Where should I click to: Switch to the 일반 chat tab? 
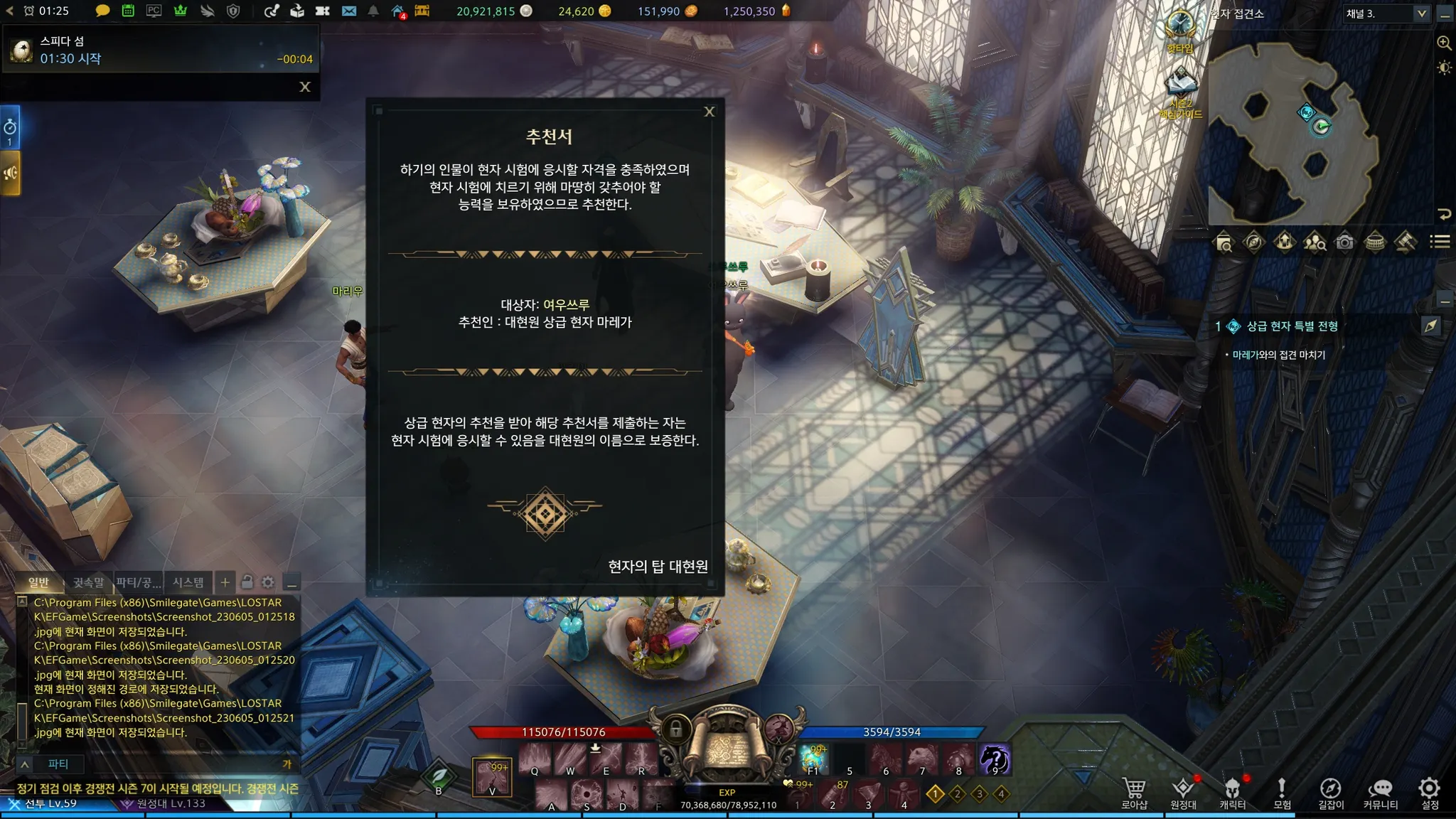[39, 583]
